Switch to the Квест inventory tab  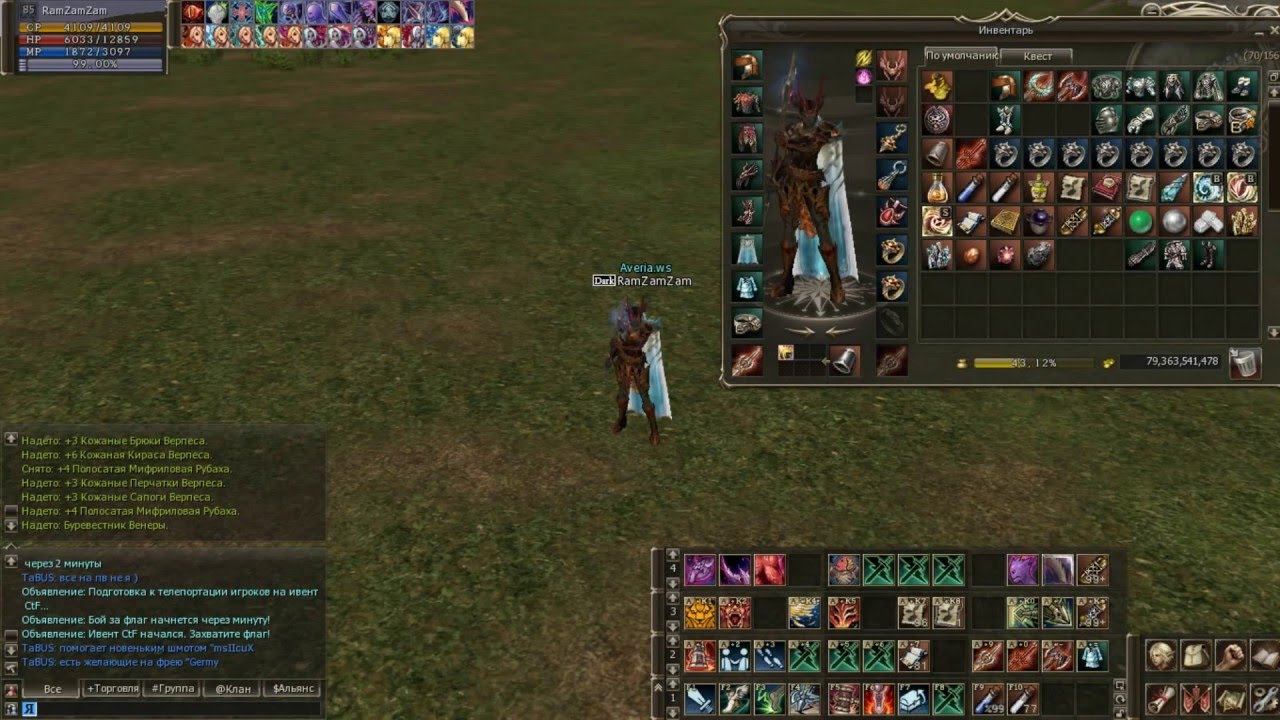pos(1037,56)
